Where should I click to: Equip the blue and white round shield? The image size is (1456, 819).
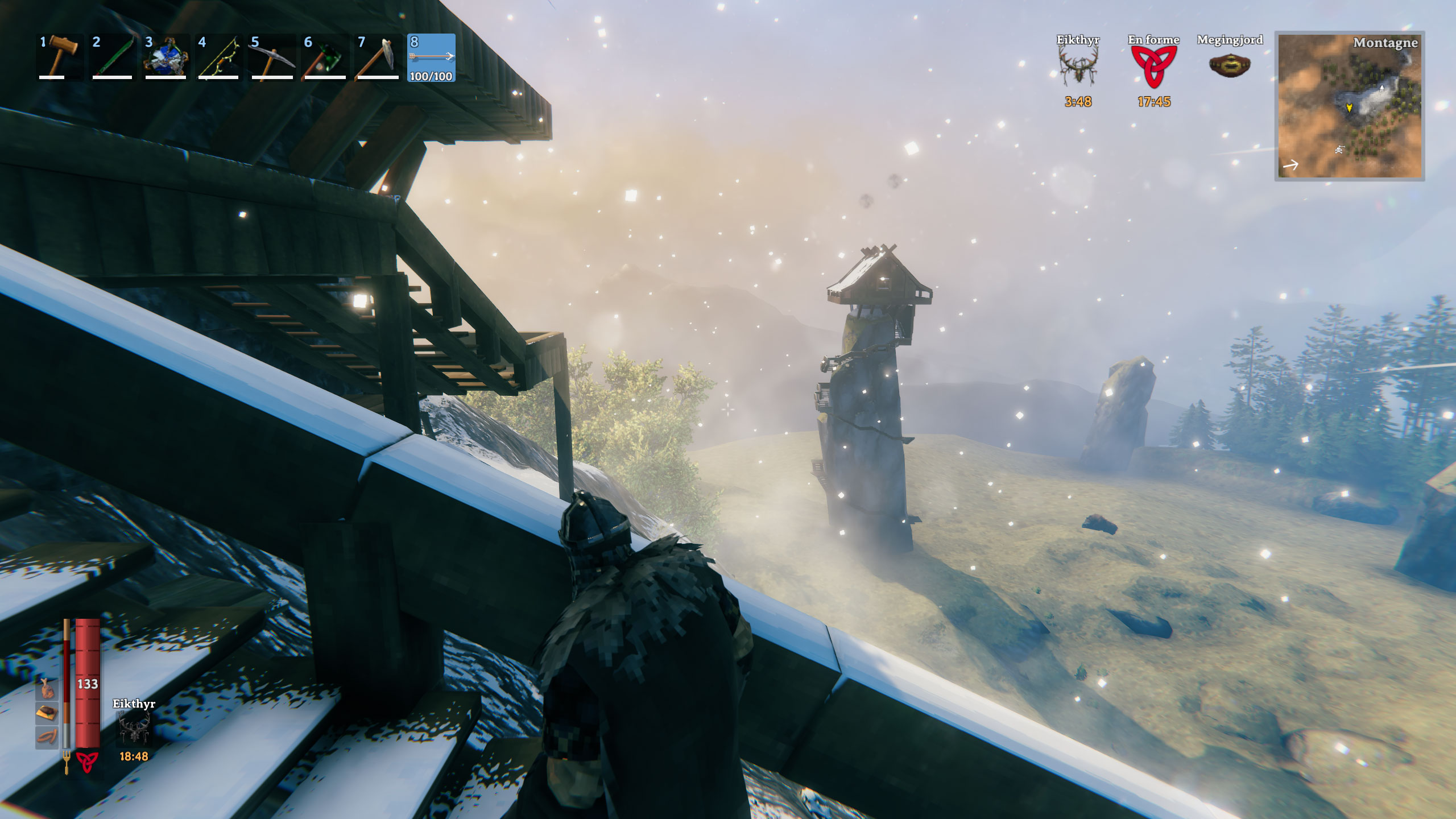166,57
